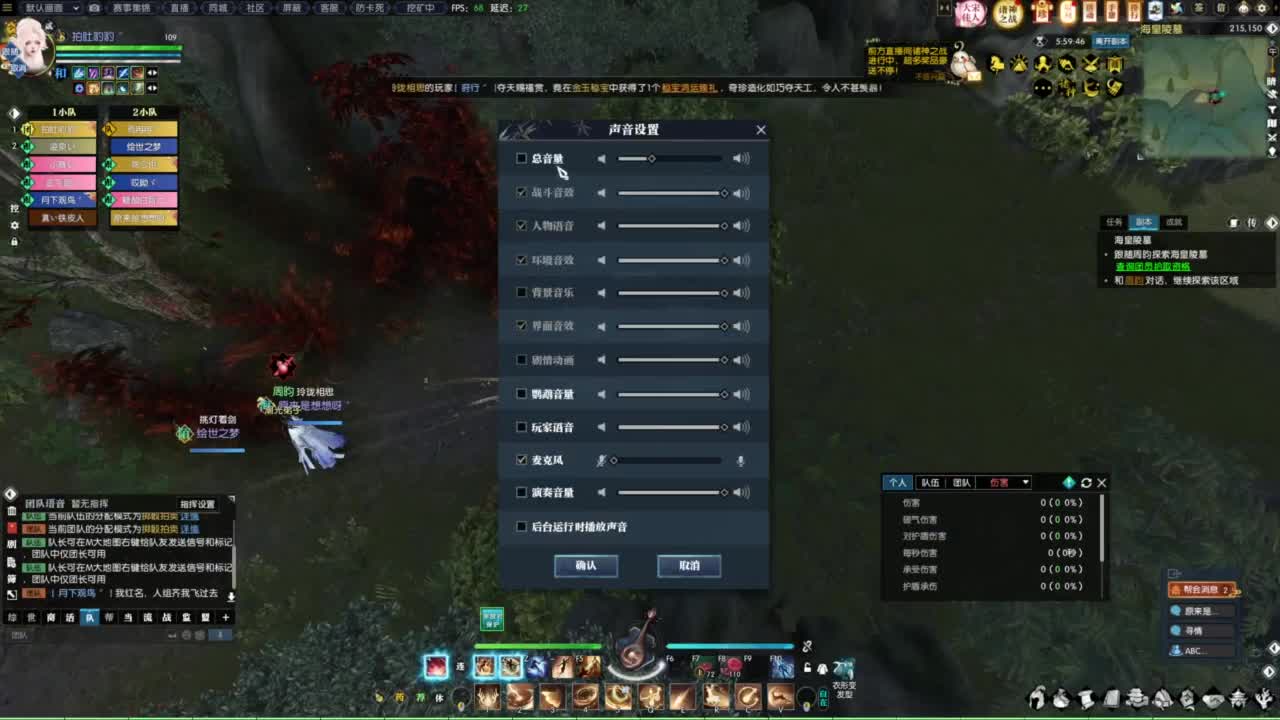This screenshot has height=720, width=1280.
Task: Click the microphone icon on the 麦克风 row
Action: 741,460
